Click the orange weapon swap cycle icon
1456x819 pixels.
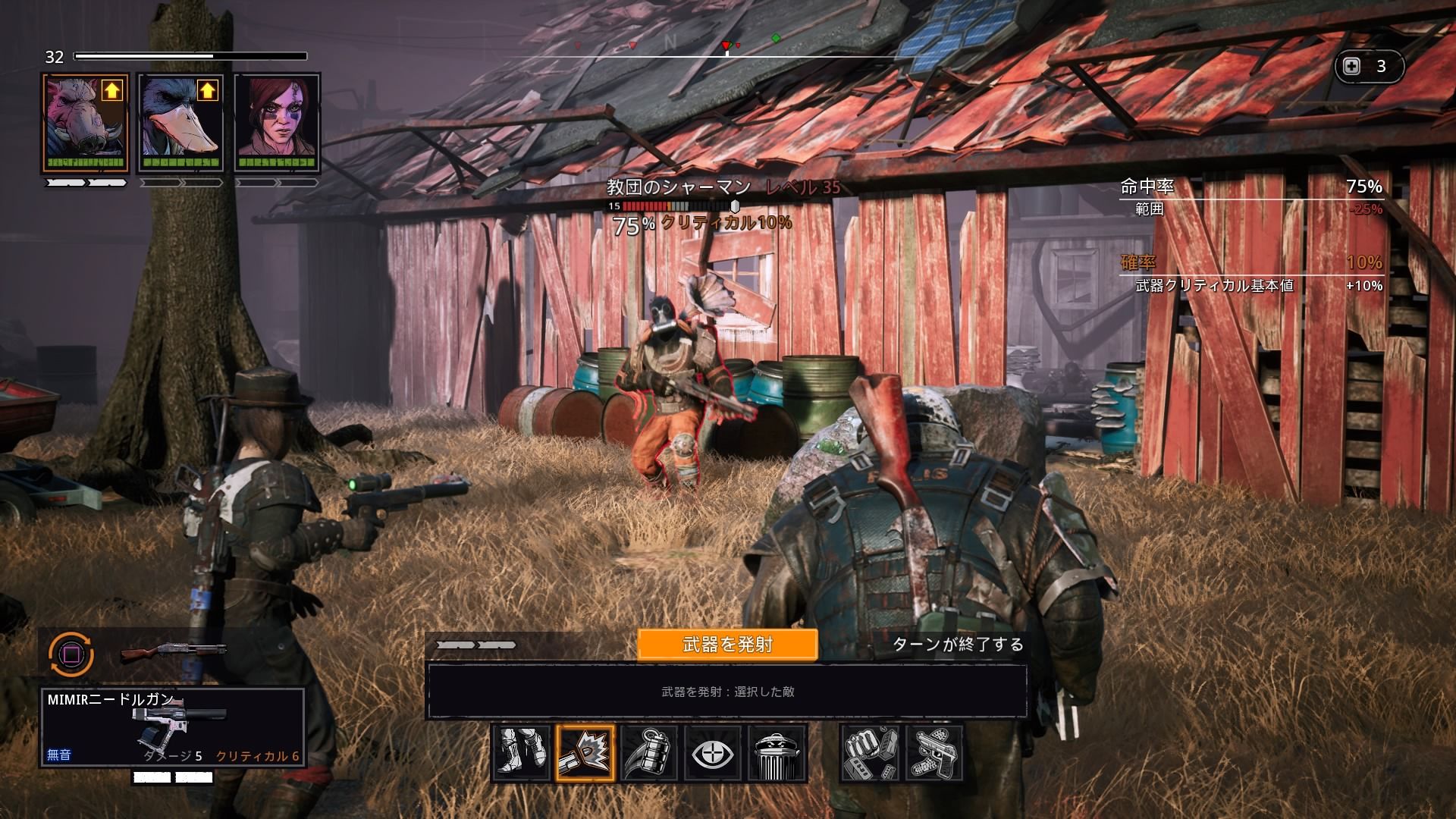(x=71, y=653)
